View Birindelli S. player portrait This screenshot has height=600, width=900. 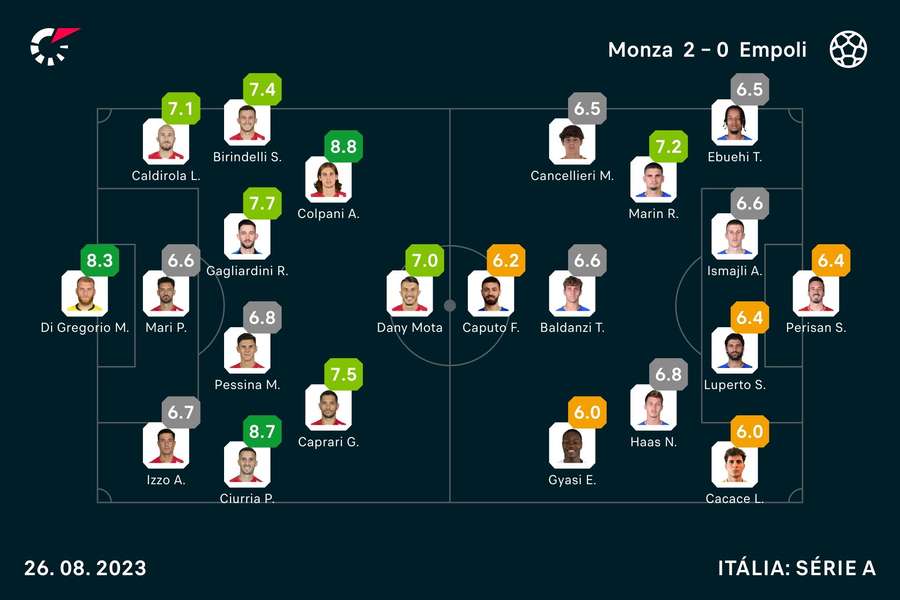[247, 123]
